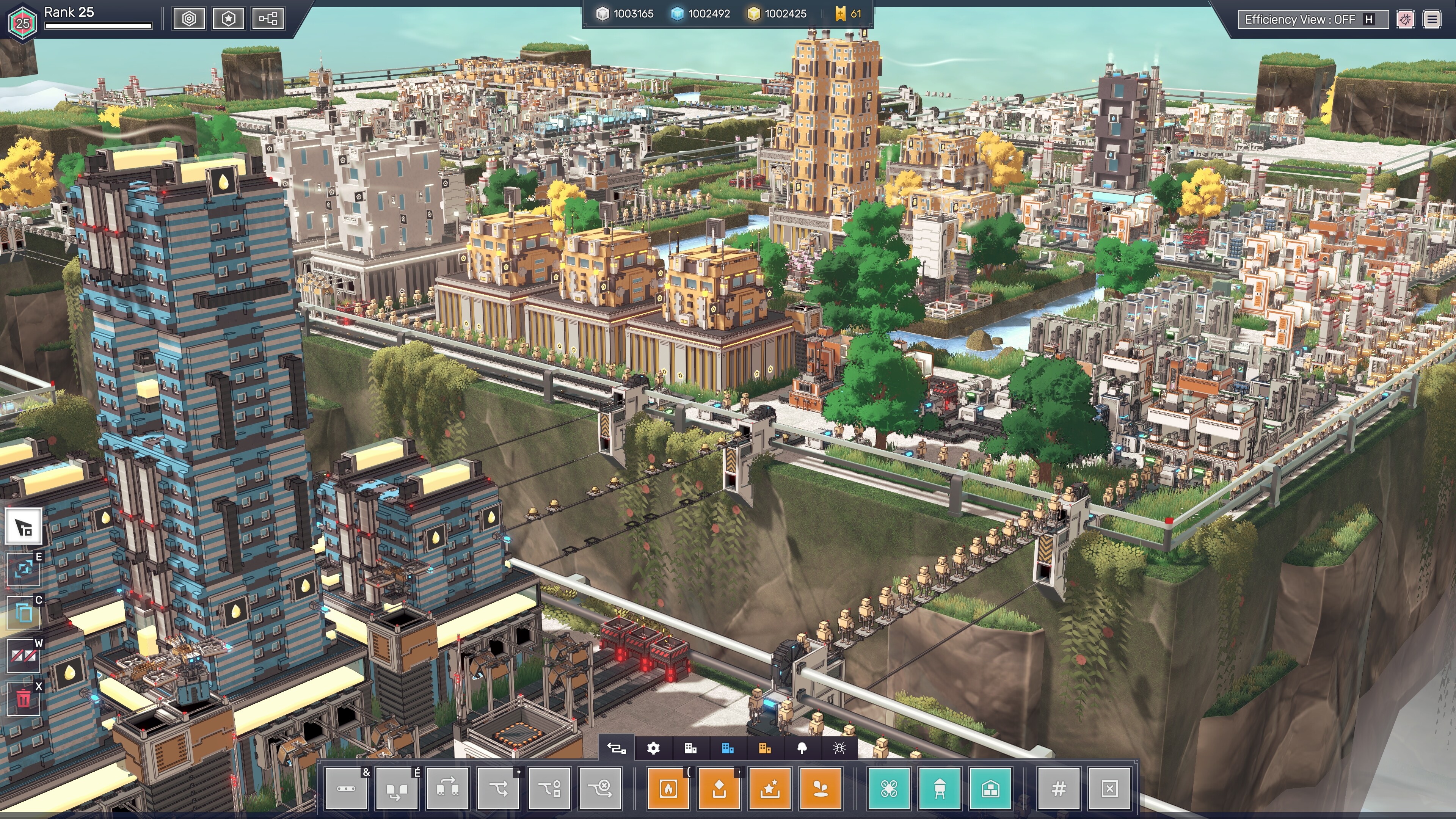Choose the blue copy tool
Image resolution: width=1456 pixels, height=819 pixels.
(24, 613)
